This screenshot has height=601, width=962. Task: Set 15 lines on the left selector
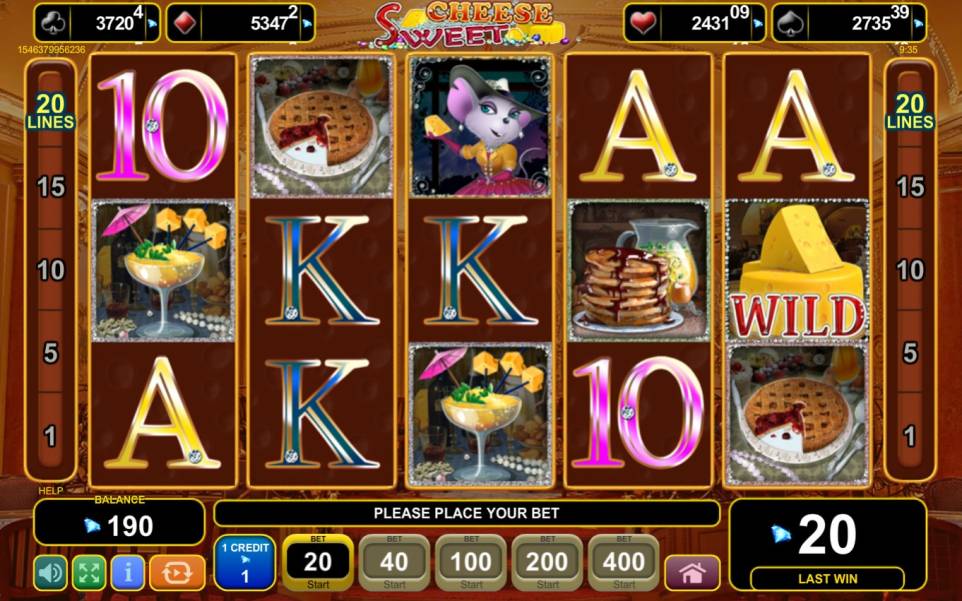pyautogui.click(x=52, y=186)
